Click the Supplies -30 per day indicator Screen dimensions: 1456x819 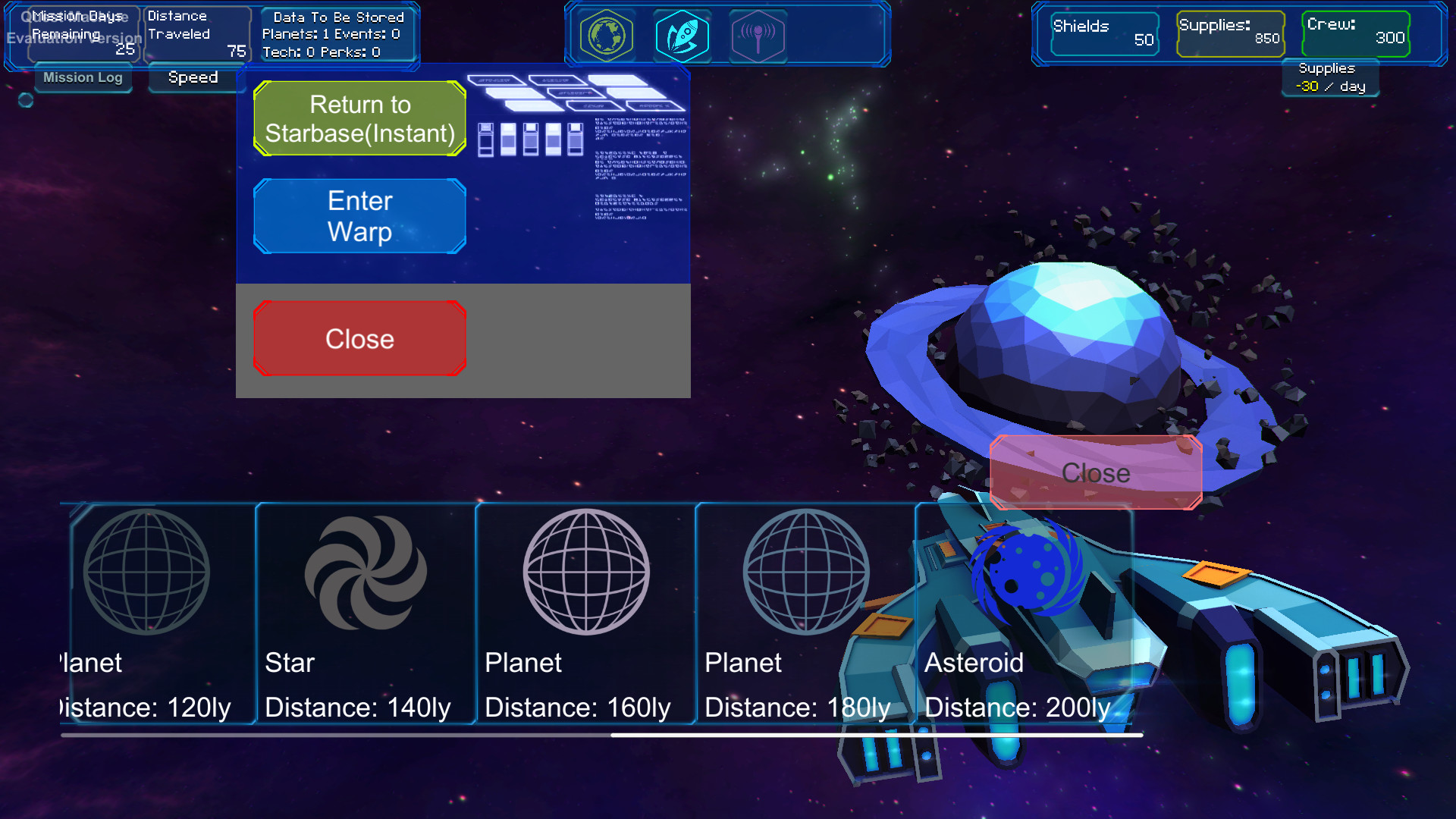pos(1329,78)
